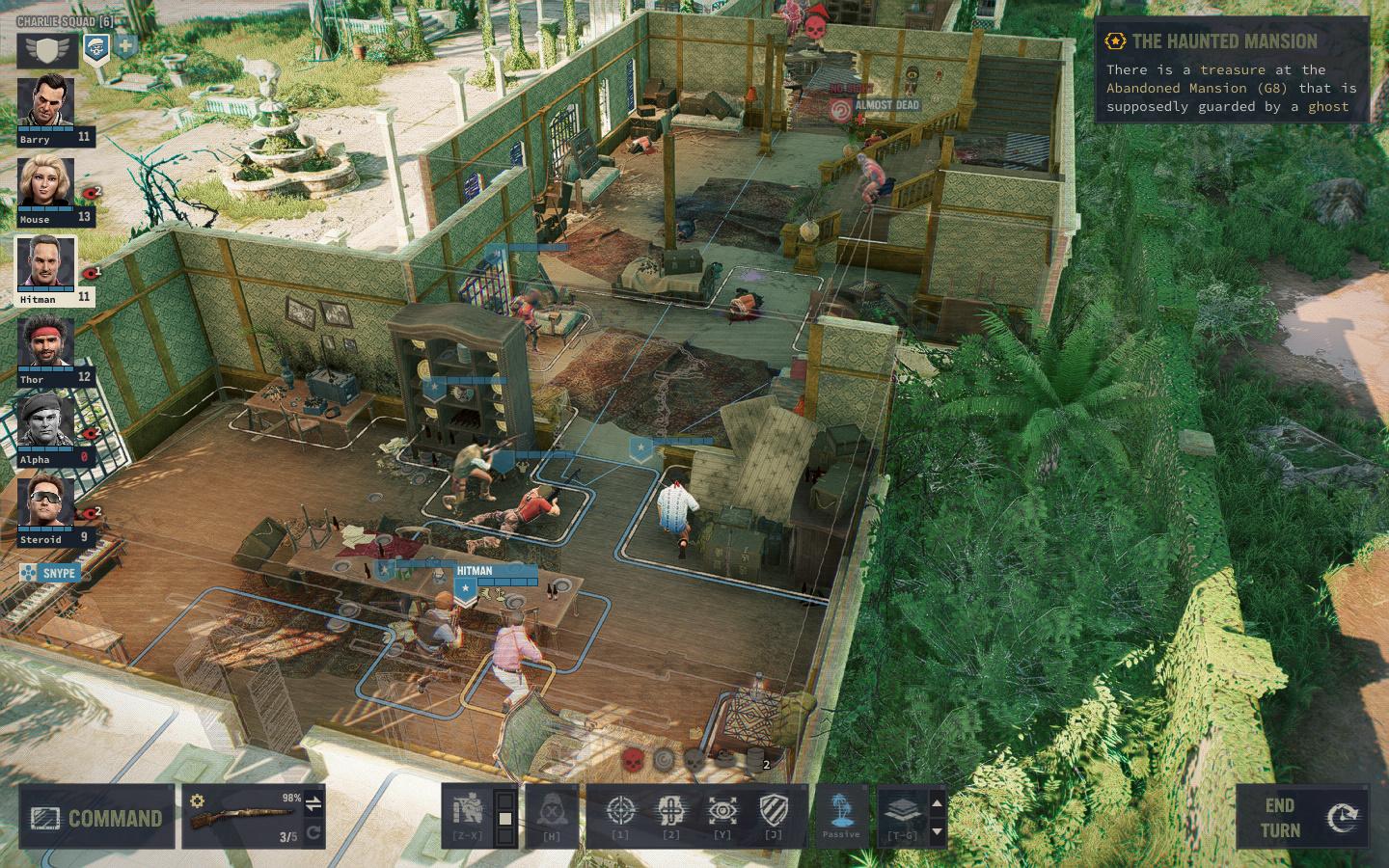
Task: Select Barry's portrait in the squad list
Action: pos(45,102)
